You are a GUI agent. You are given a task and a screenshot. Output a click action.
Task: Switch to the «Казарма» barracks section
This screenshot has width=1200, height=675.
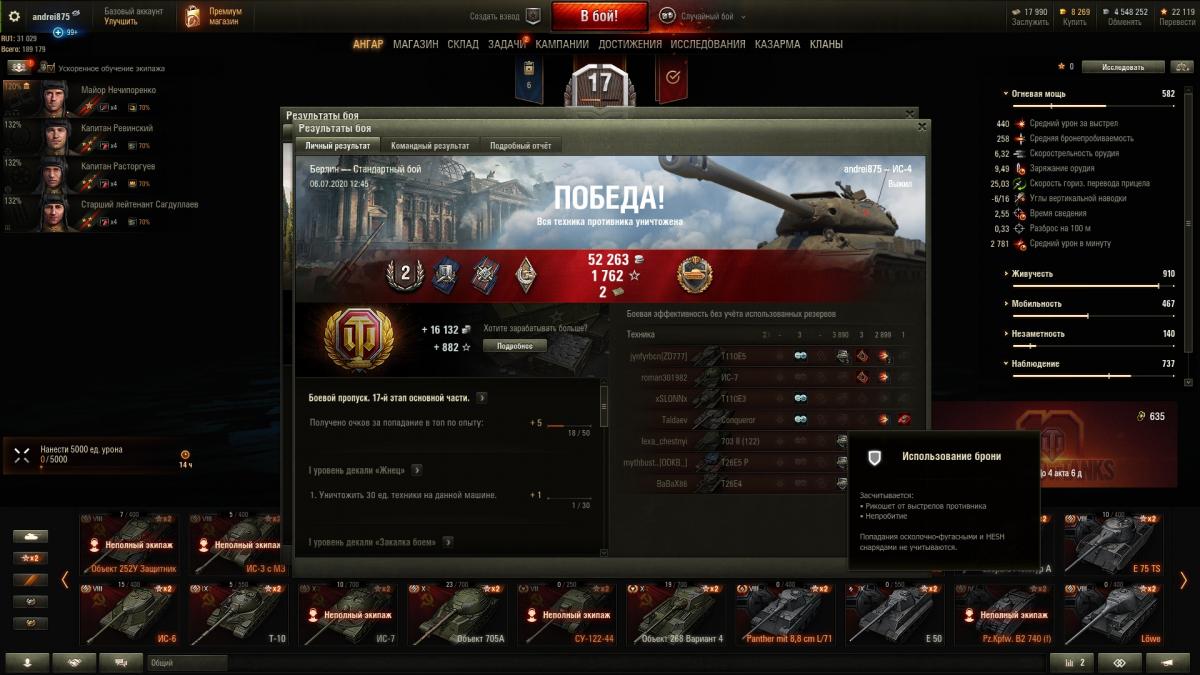tap(777, 44)
